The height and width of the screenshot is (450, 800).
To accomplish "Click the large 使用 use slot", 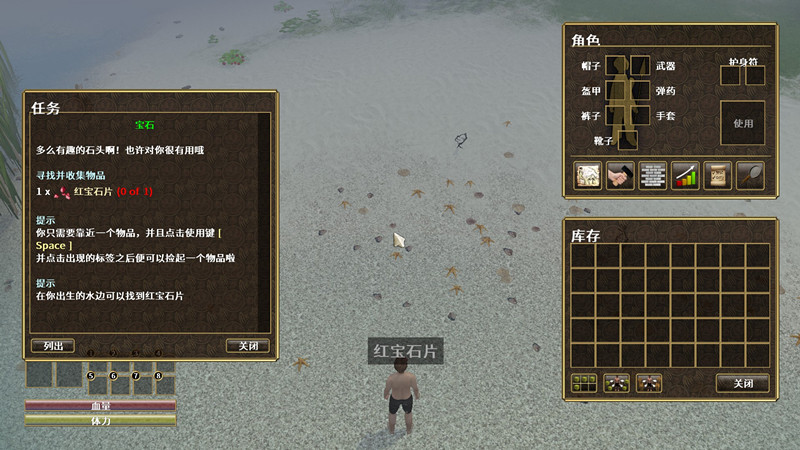I will coord(742,123).
